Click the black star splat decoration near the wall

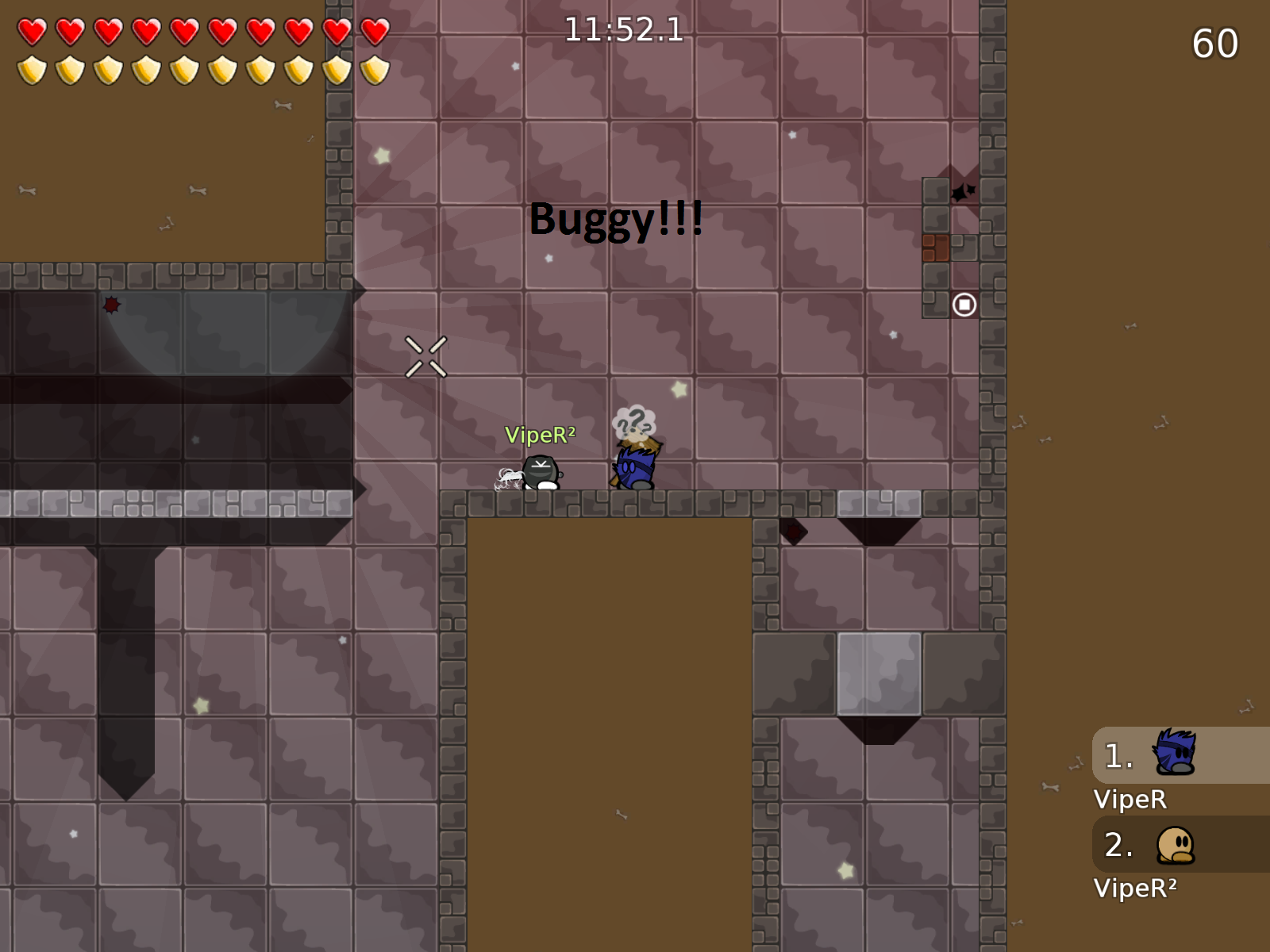pos(962,193)
